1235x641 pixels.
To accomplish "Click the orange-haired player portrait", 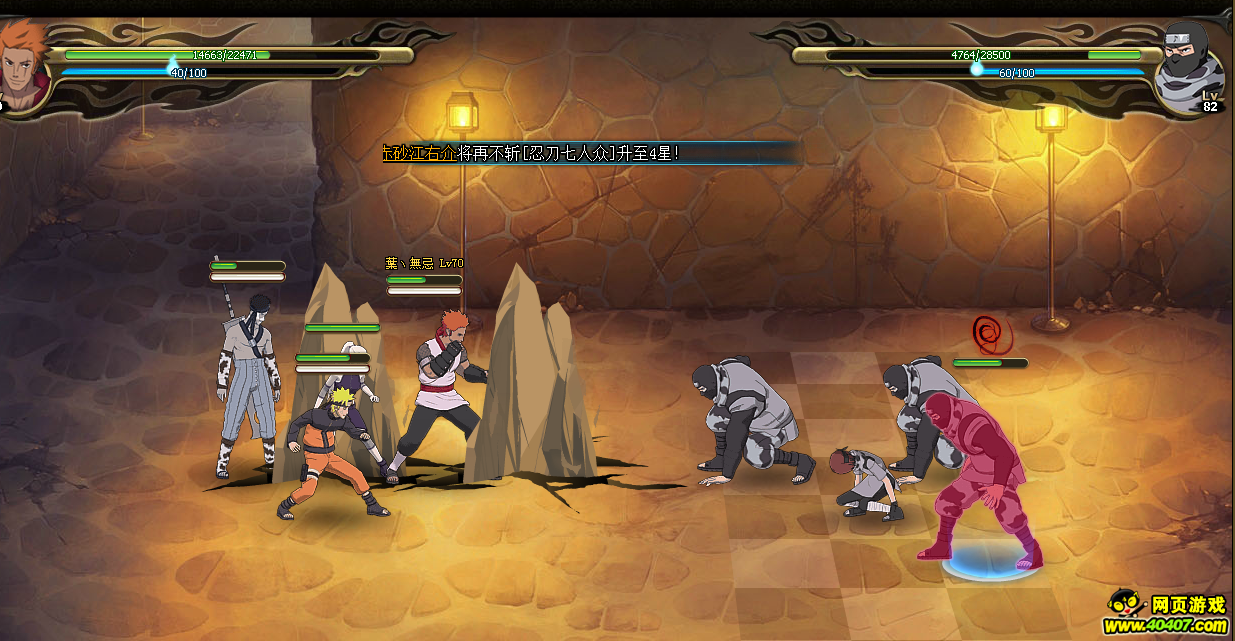I will pos(22,66).
